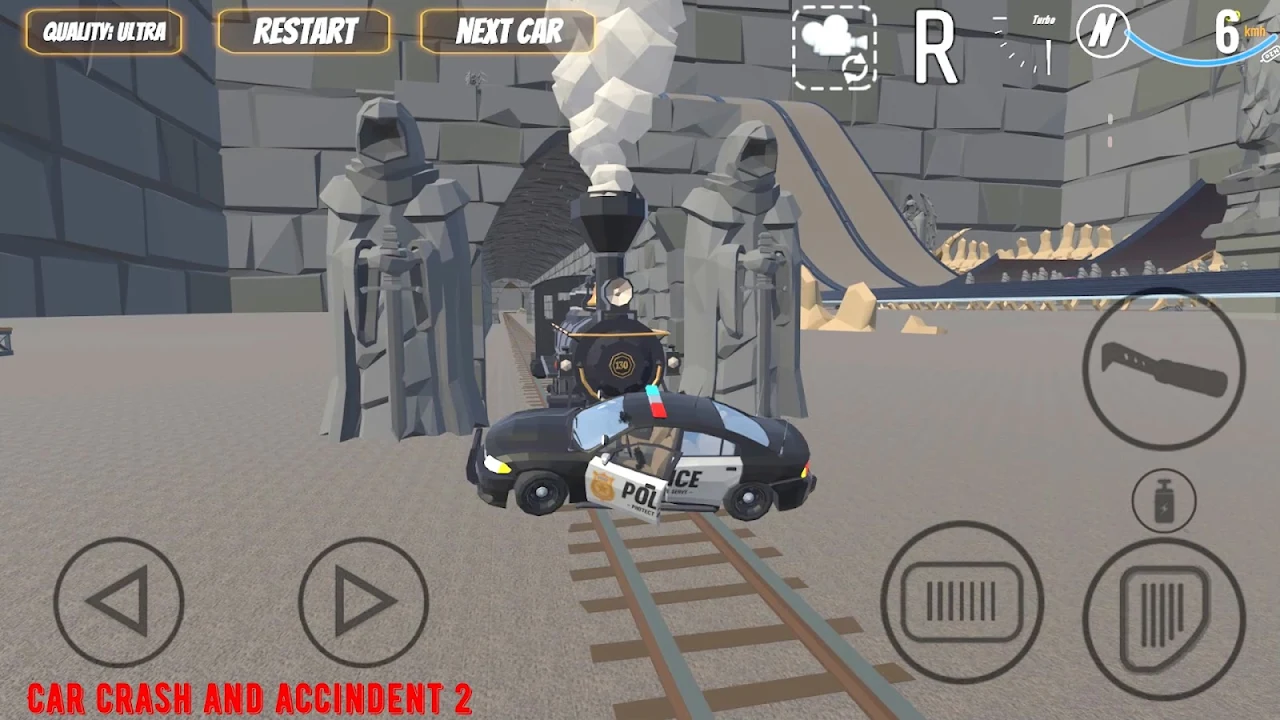Toggle the Quality: Ultra setting
The width and height of the screenshot is (1280, 720).
click(x=104, y=32)
